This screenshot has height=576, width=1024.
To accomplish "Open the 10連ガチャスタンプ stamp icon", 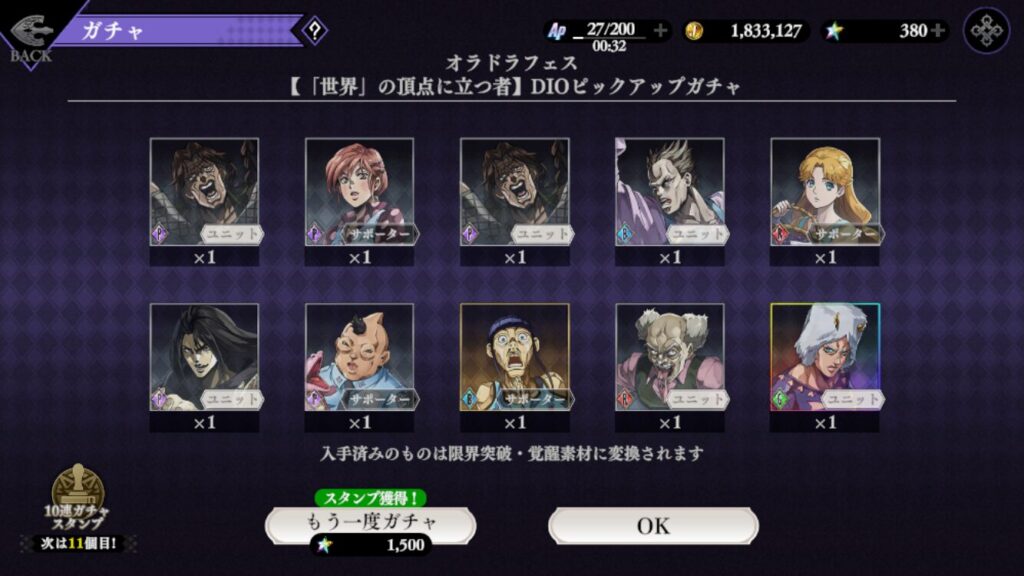I will (77, 498).
